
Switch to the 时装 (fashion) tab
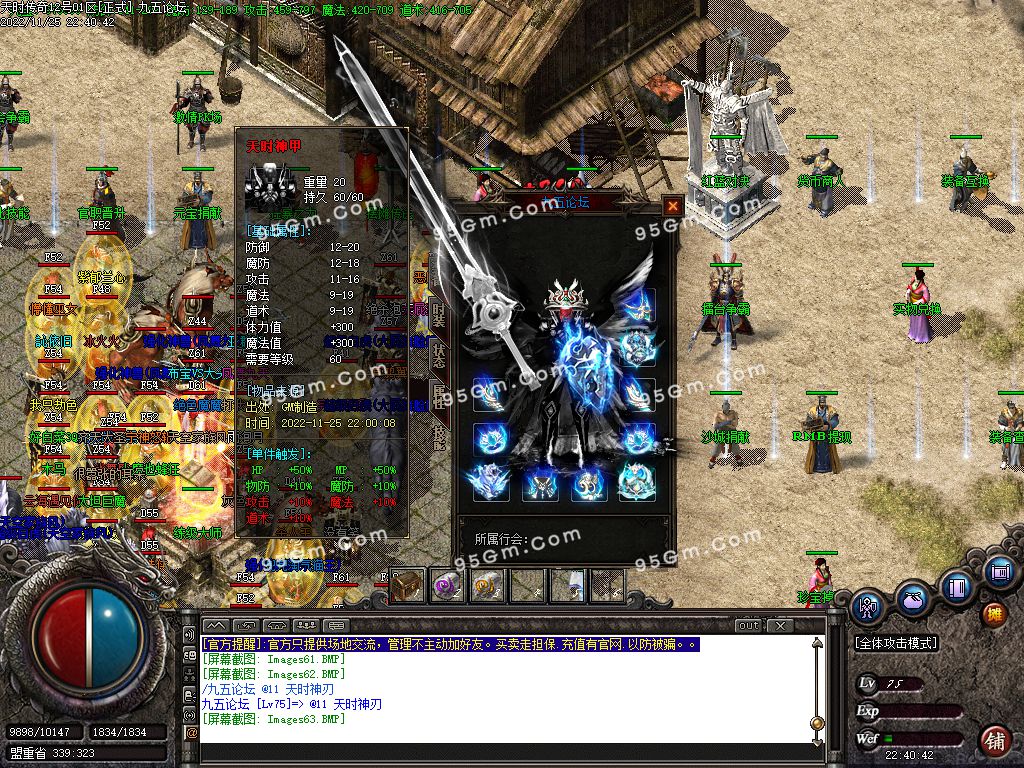(x=438, y=316)
